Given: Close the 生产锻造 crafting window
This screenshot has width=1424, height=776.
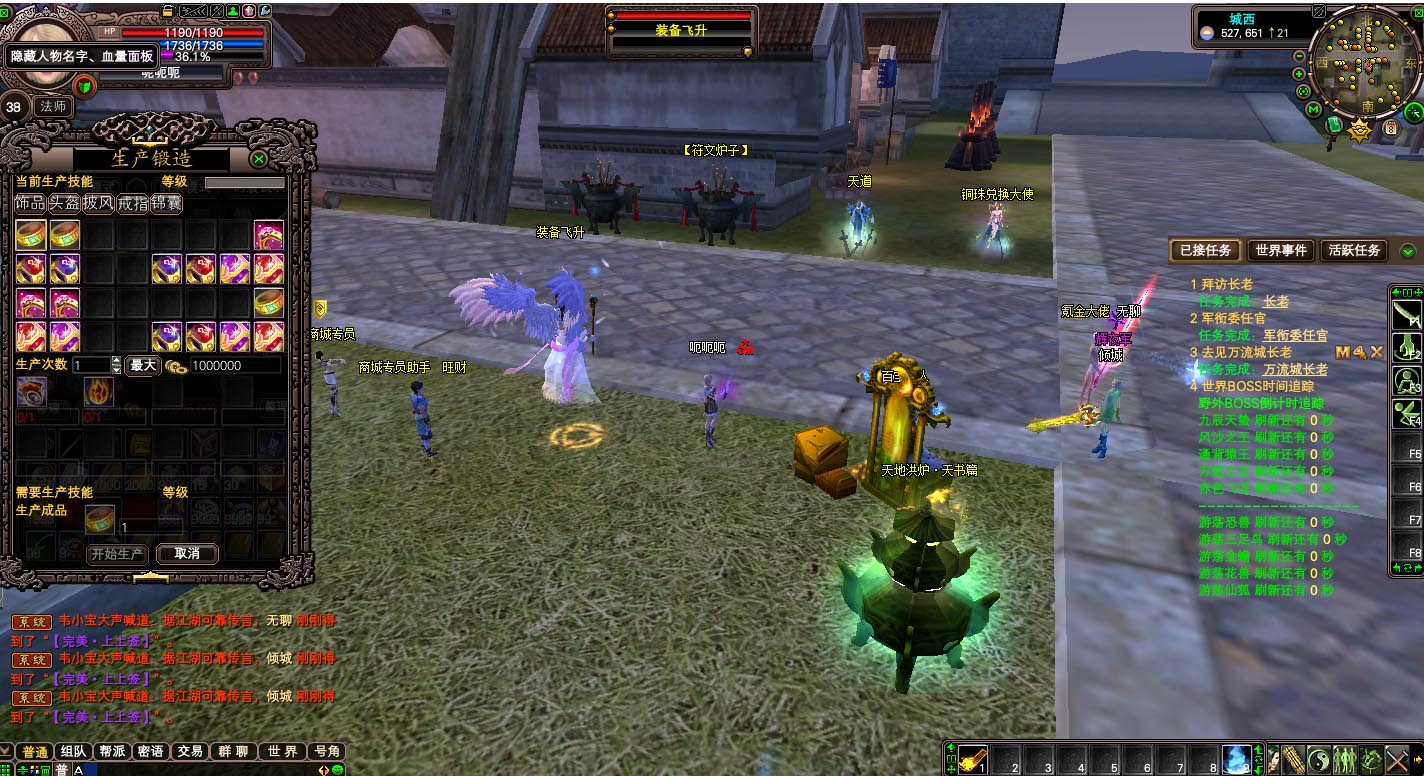Looking at the screenshot, I should pyautogui.click(x=259, y=159).
